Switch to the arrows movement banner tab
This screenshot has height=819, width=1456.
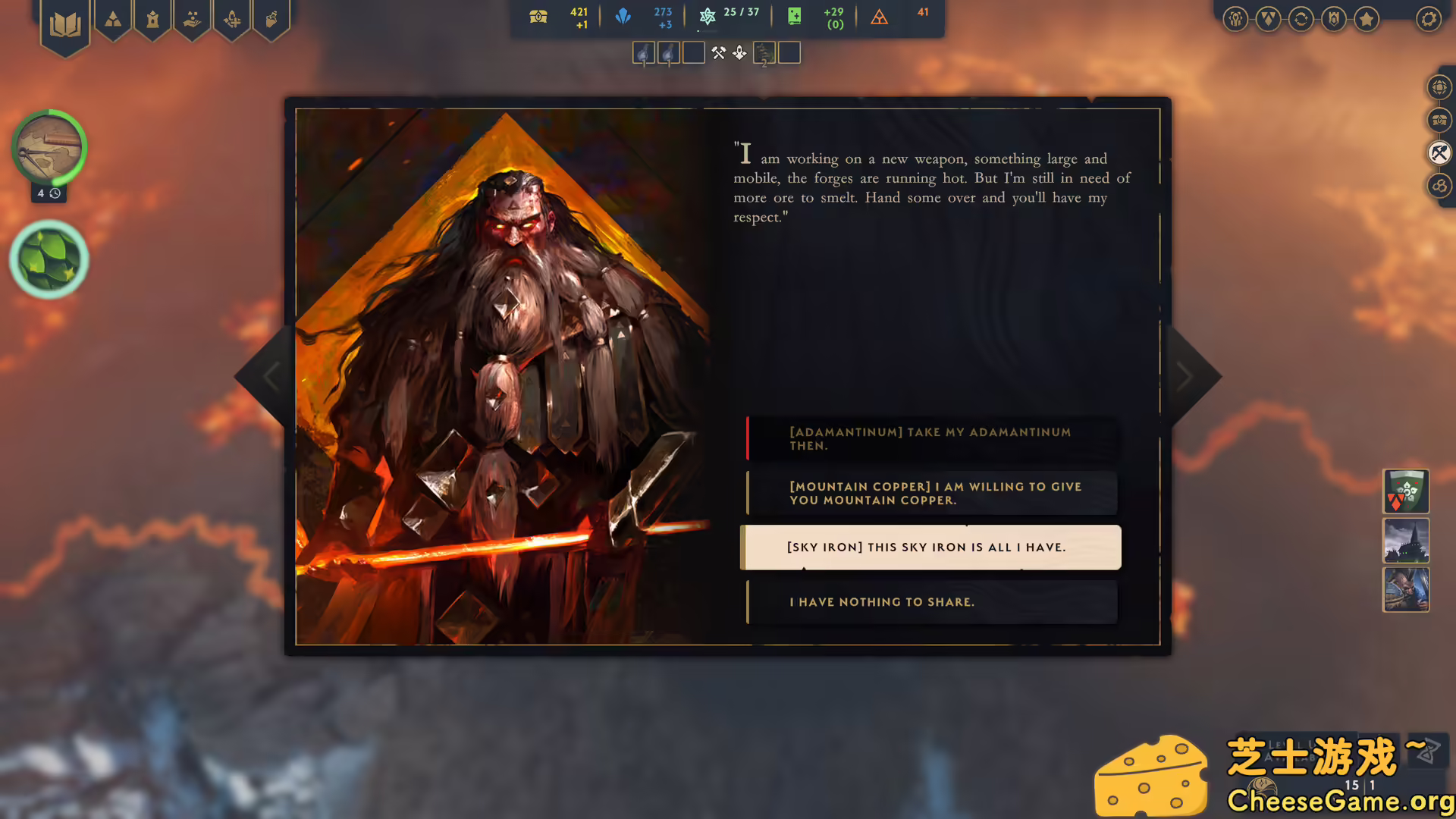232,20
